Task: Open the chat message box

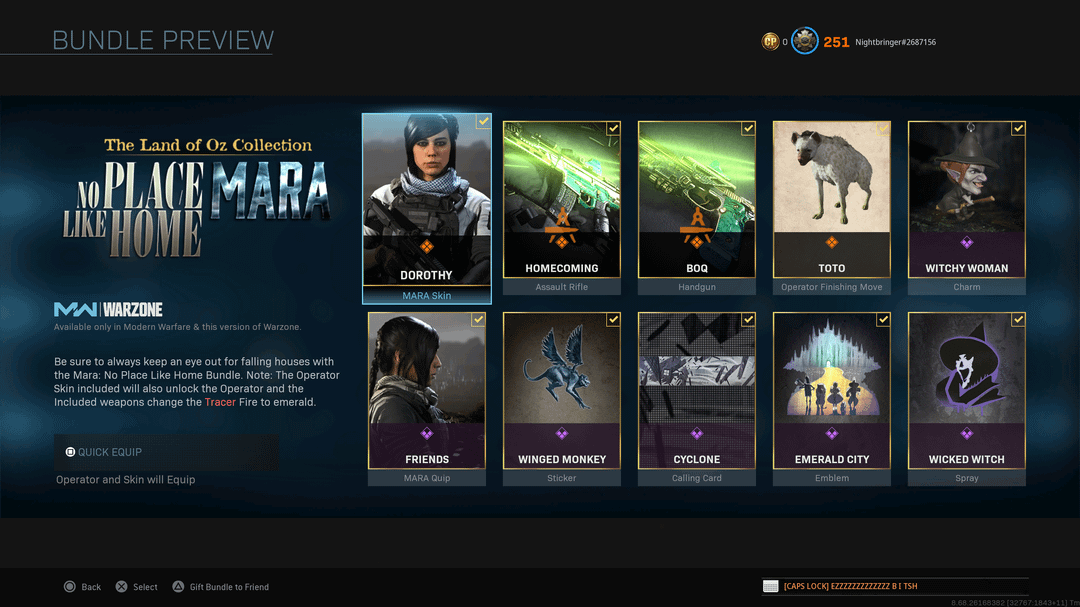Action: click(895, 586)
